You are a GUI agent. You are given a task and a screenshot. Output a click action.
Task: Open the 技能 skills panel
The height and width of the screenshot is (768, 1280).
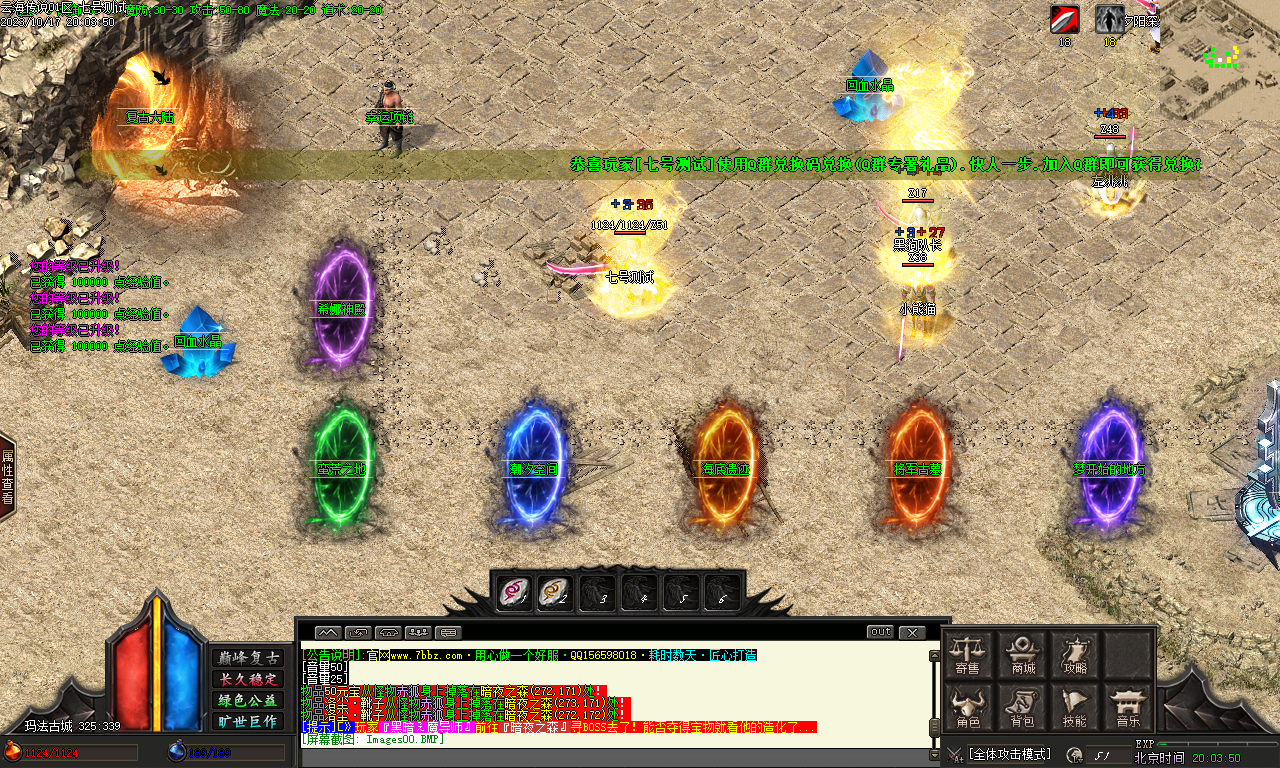pos(1075,708)
